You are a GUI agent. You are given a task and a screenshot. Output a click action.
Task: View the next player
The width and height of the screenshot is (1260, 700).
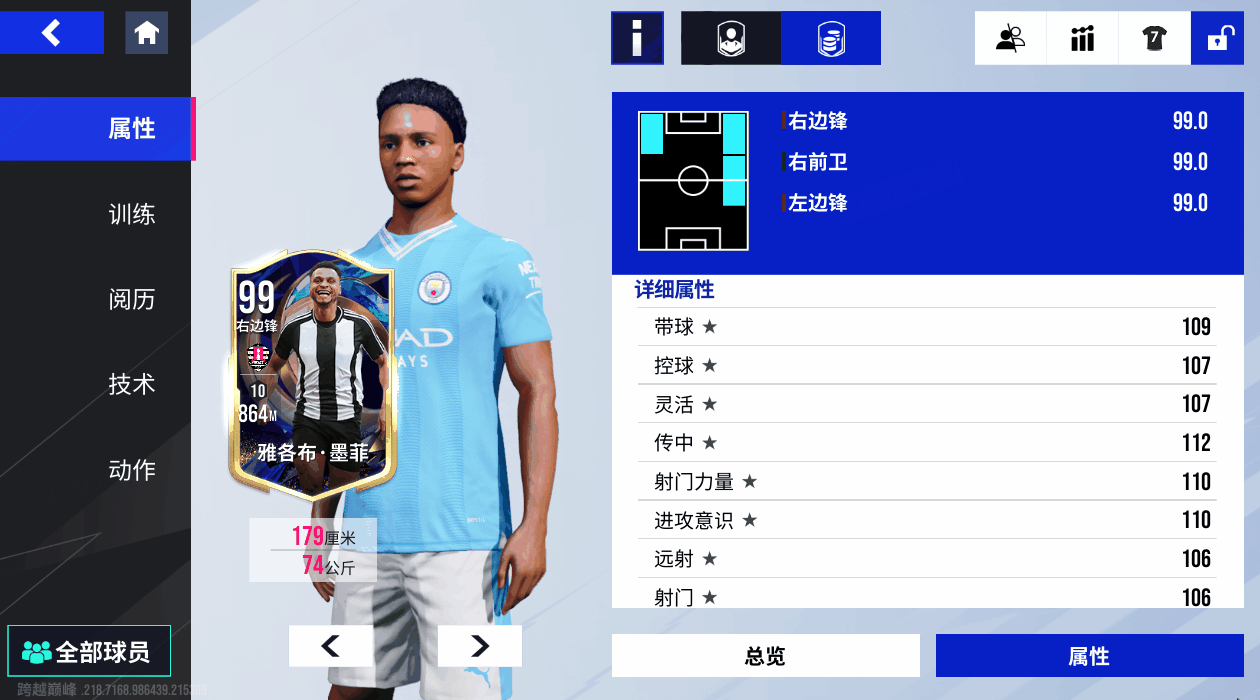tap(480, 646)
